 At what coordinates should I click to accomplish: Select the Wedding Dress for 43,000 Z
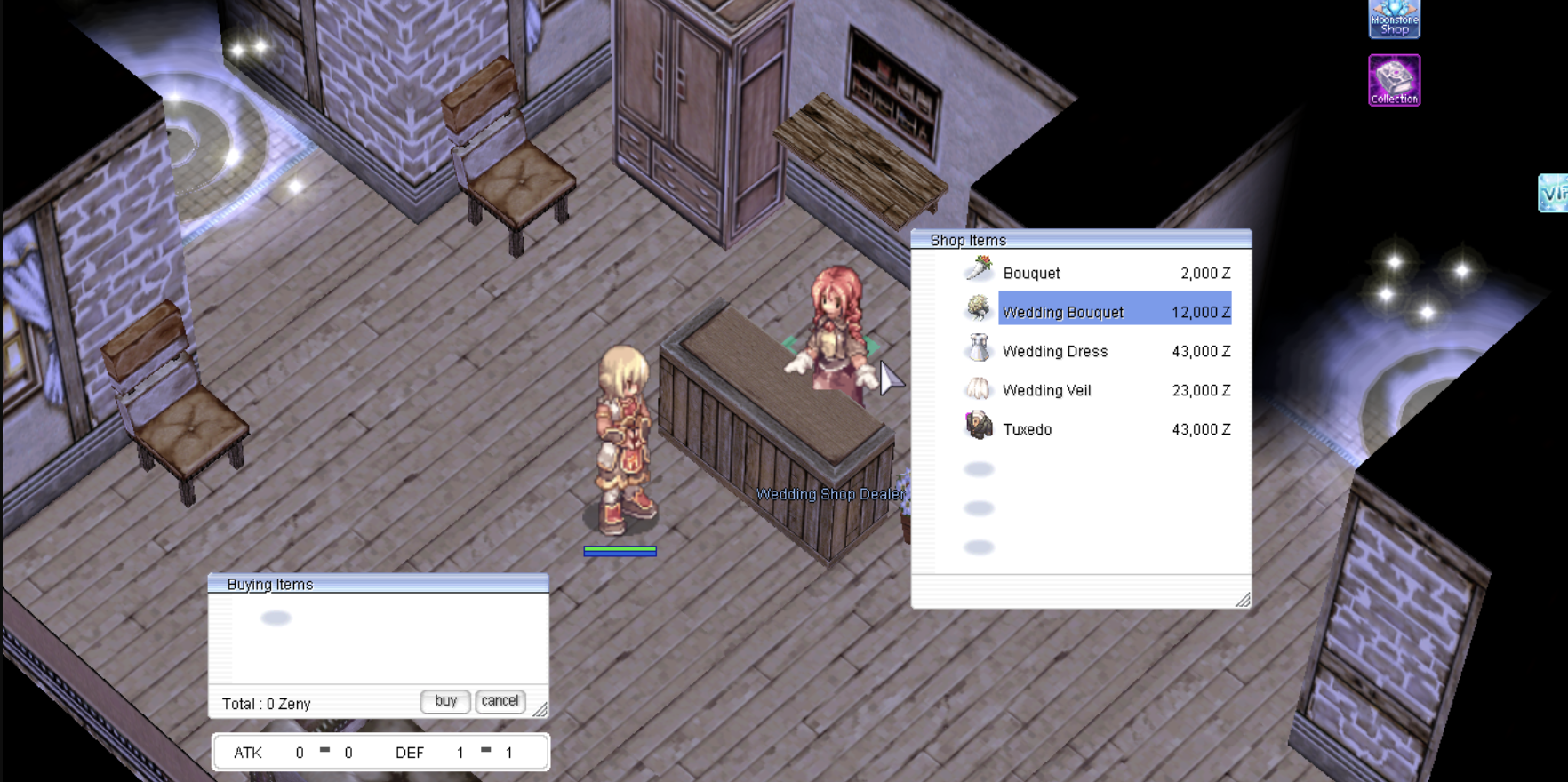[x=1055, y=351]
